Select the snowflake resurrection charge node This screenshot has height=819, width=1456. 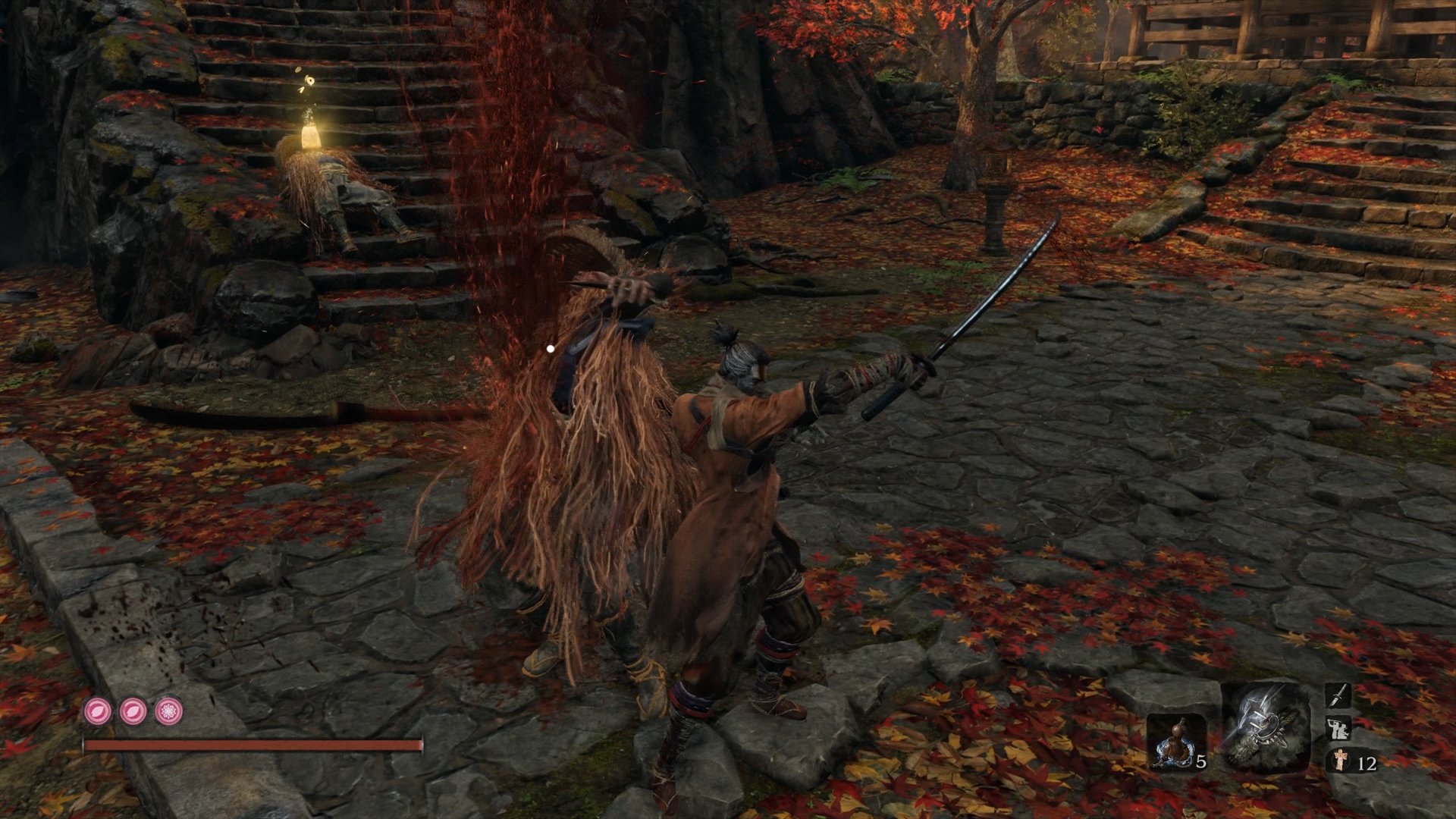(x=168, y=711)
